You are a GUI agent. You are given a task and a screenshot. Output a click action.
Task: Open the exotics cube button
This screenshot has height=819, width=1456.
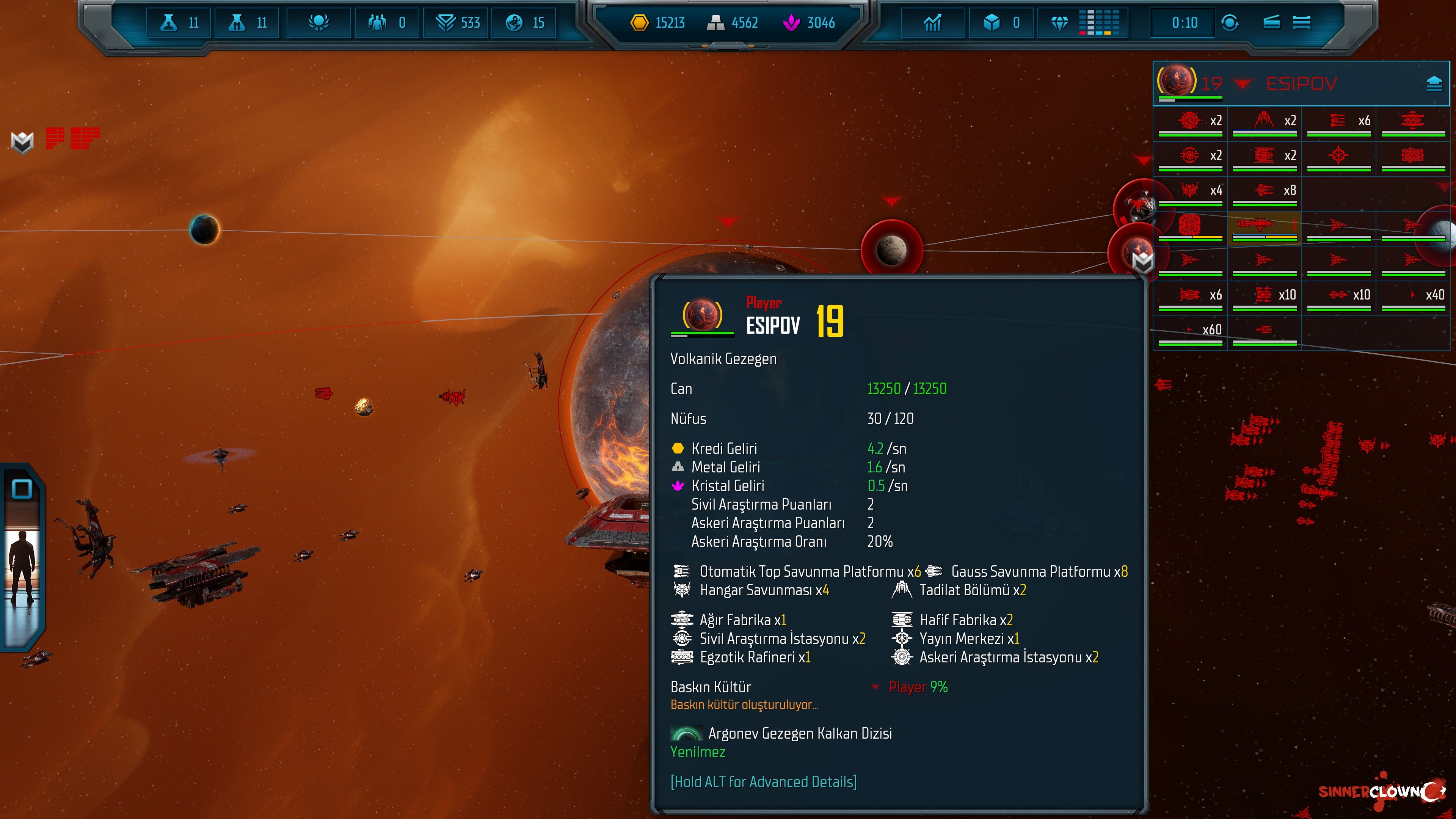[x=1001, y=23]
